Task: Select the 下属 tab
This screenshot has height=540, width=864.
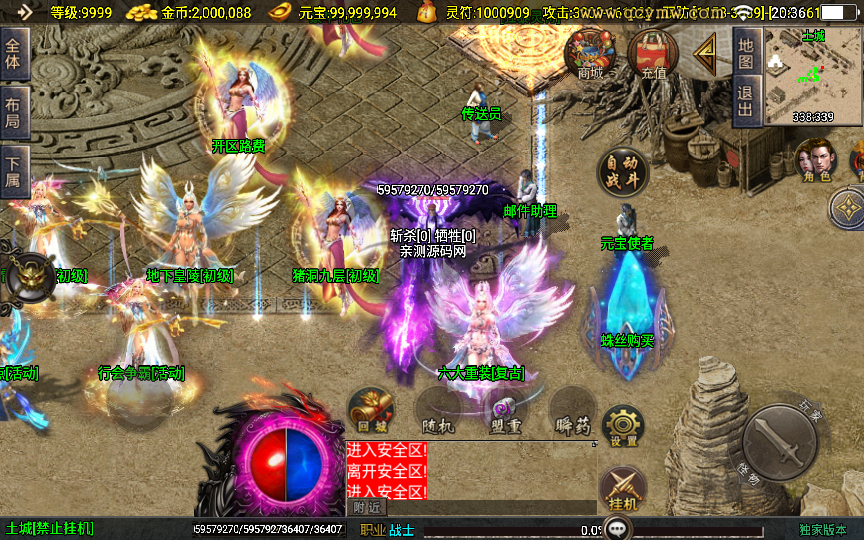Action: 13,171
